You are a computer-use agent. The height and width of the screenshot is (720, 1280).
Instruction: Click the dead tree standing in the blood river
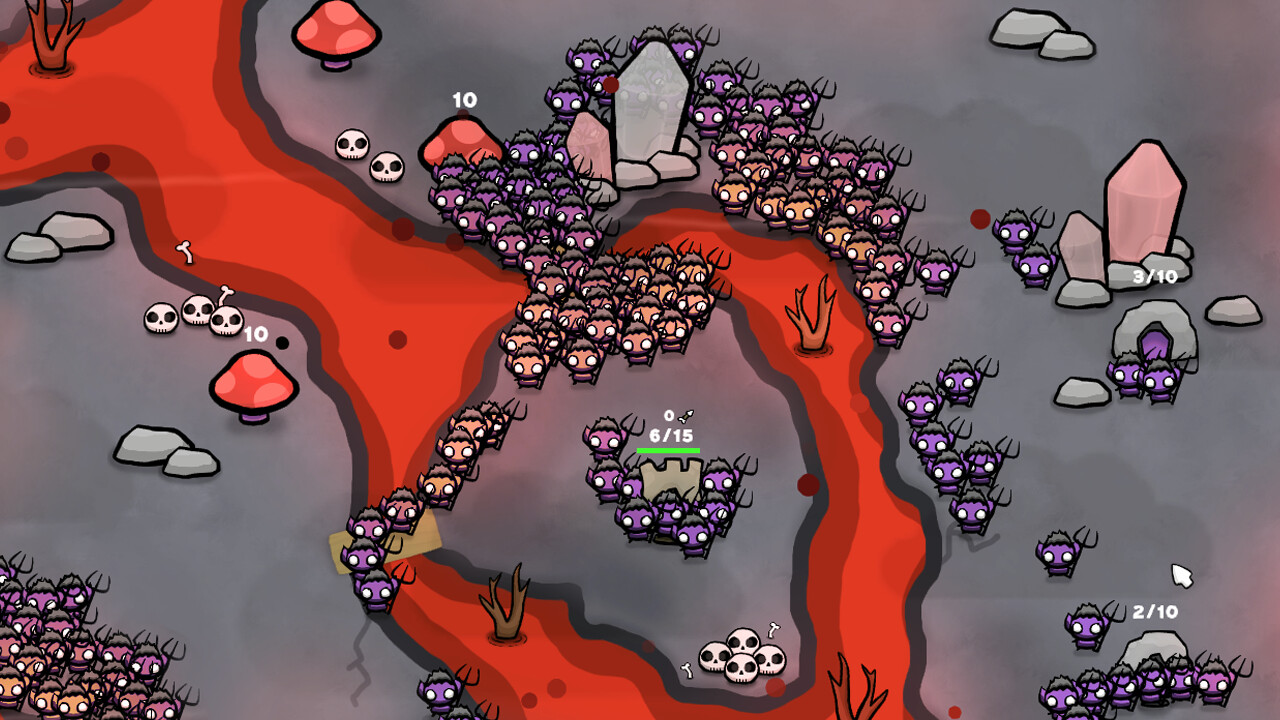810,310
